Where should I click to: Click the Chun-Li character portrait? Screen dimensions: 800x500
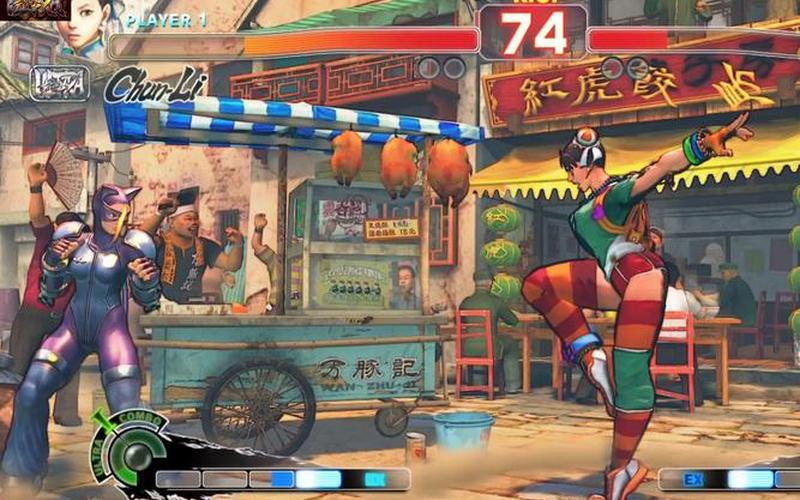click(x=83, y=30)
